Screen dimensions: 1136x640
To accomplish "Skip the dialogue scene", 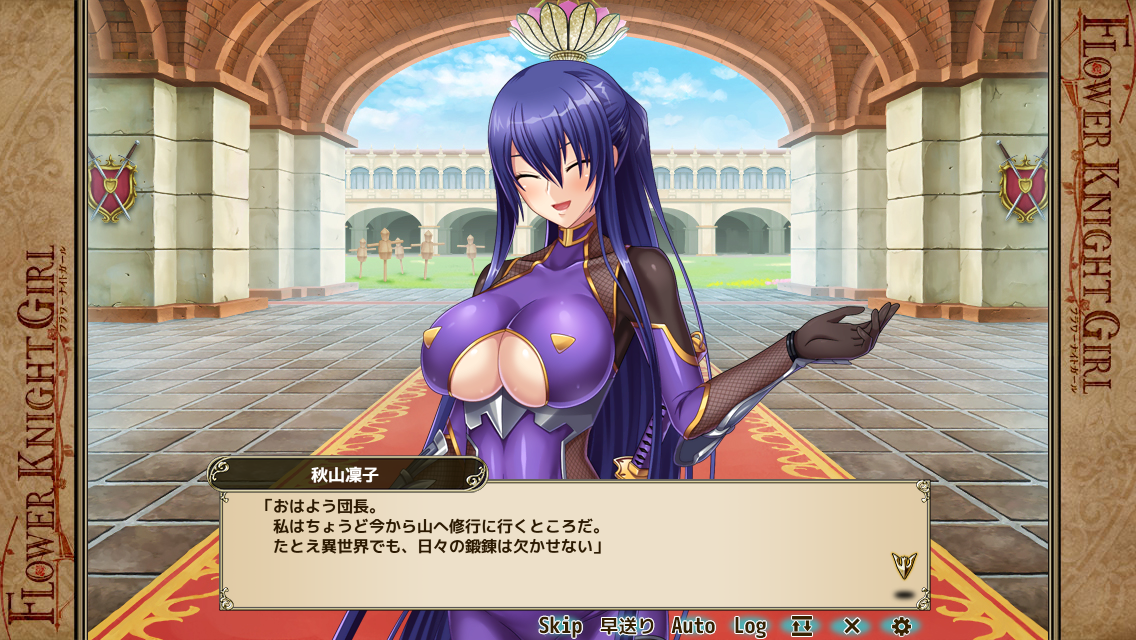I will click(x=560, y=626).
